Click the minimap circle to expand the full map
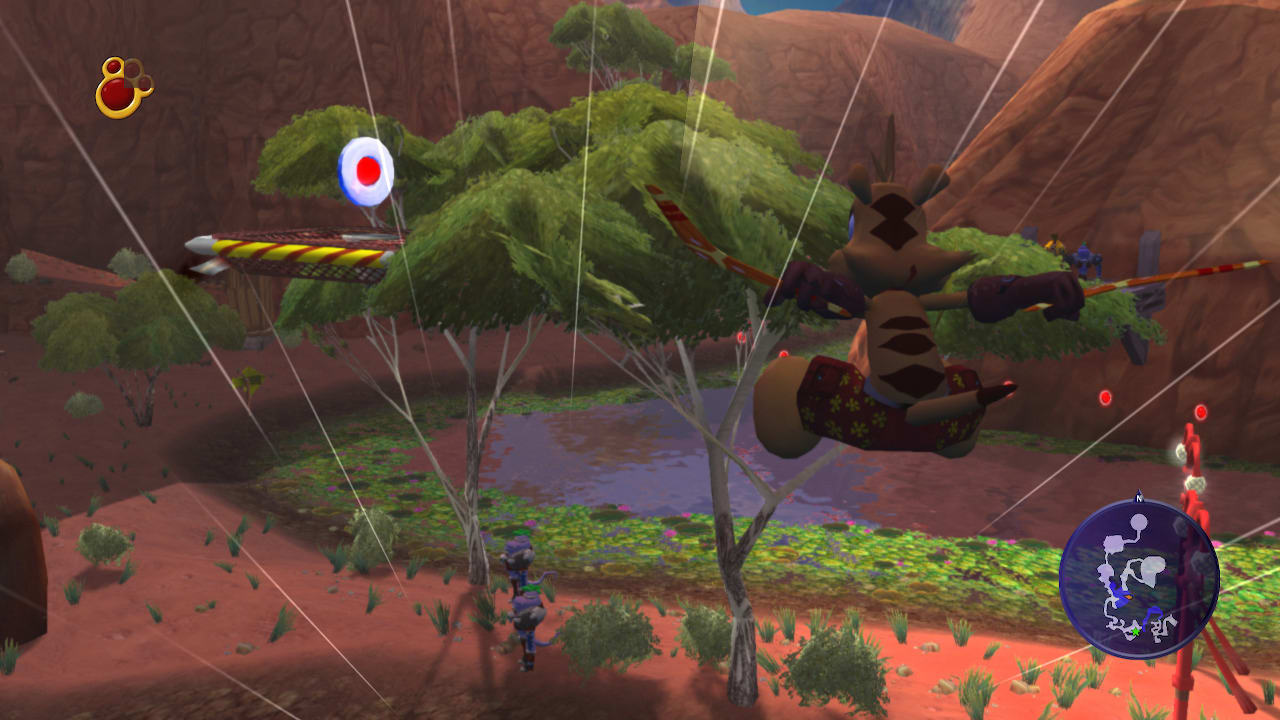The height and width of the screenshot is (720, 1280). click(1140, 580)
